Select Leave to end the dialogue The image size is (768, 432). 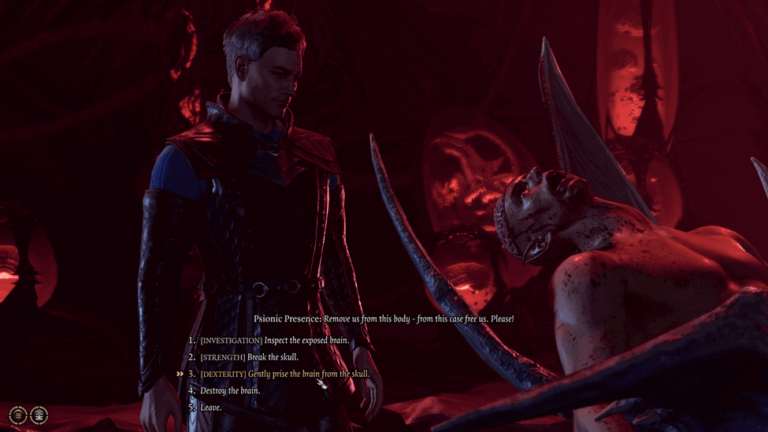[212, 407]
